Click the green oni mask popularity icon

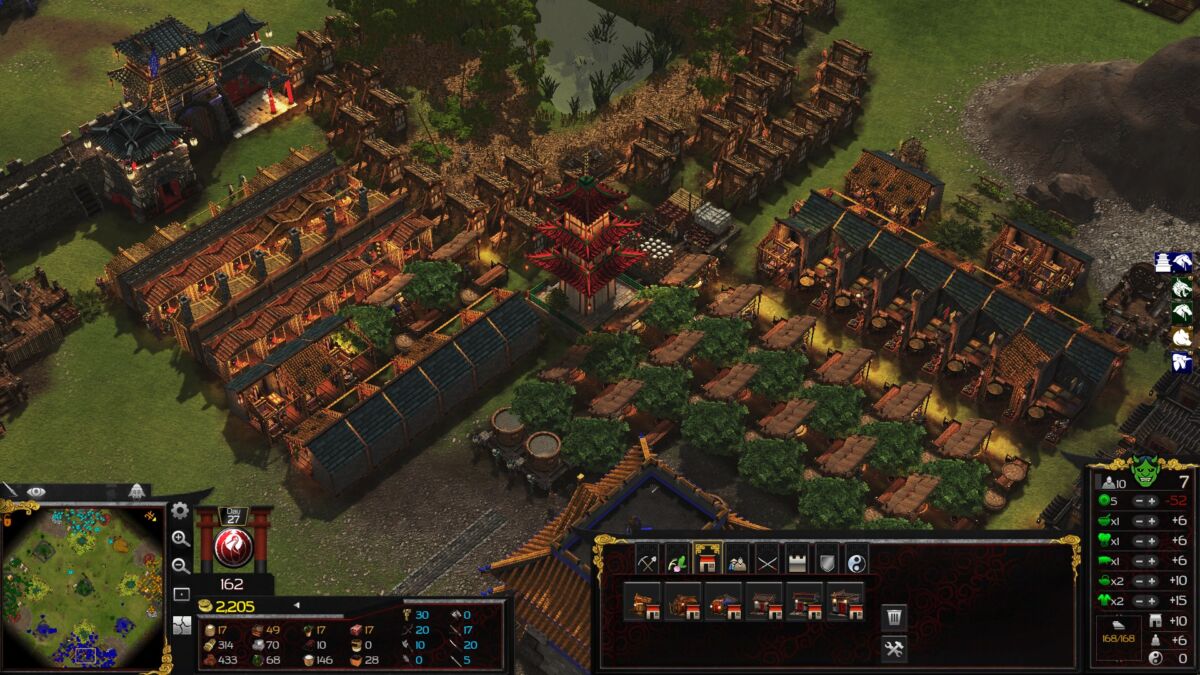click(x=1145, y=470)
